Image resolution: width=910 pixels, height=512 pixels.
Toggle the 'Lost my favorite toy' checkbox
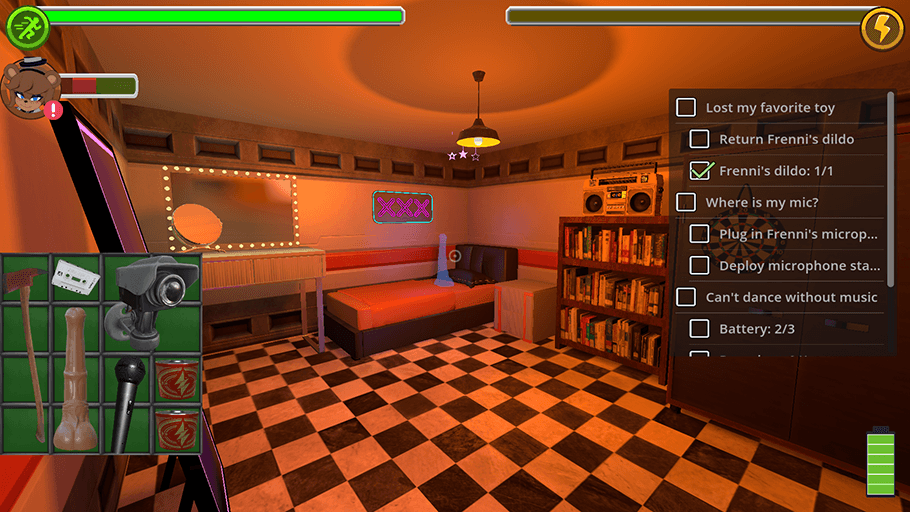(x=686, y=107)
